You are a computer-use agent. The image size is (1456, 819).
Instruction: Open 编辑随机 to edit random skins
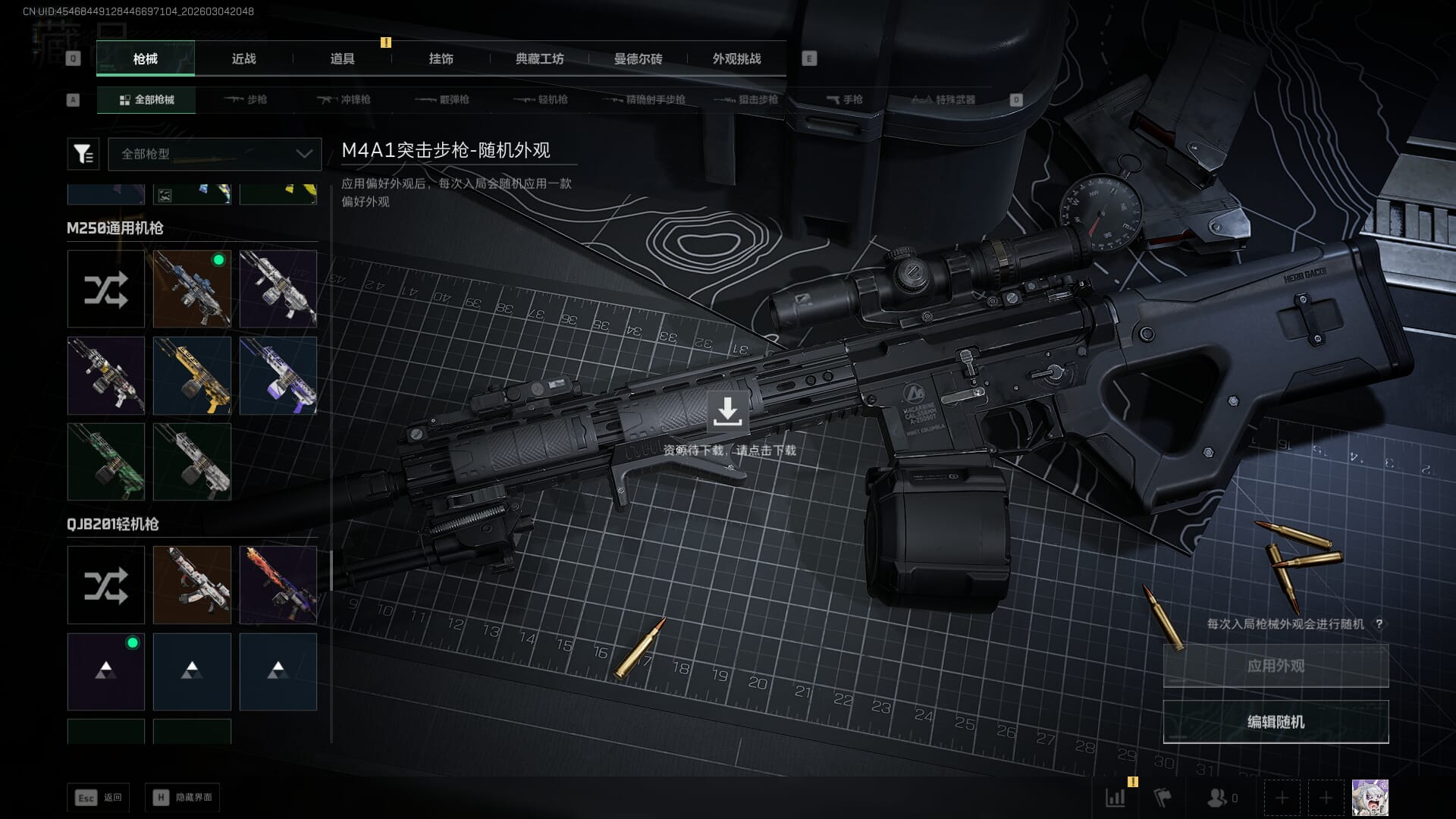tap(1276, 722)
